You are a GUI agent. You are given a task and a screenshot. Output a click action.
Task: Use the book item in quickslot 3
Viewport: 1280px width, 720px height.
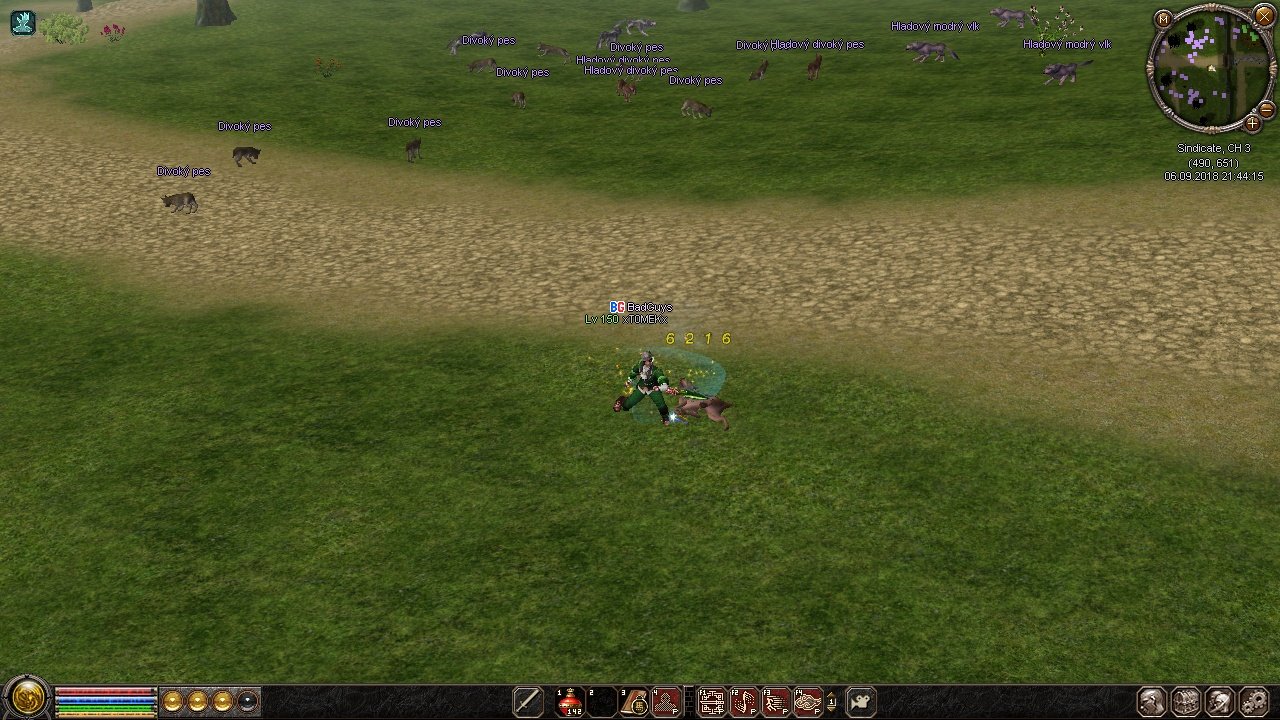[635, 702]
